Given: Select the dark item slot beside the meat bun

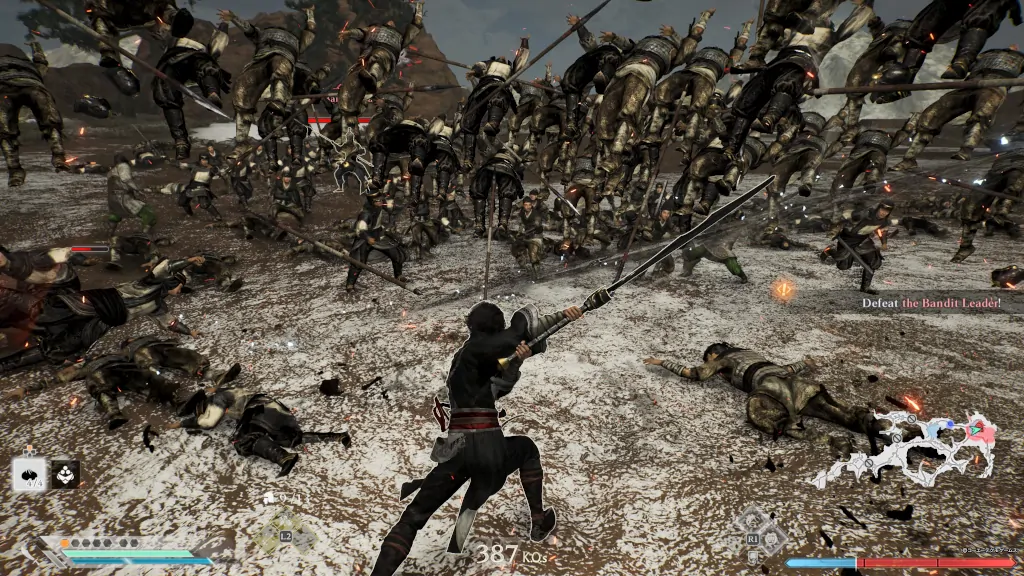Looking at the screenshot, I should click(66, 474).
